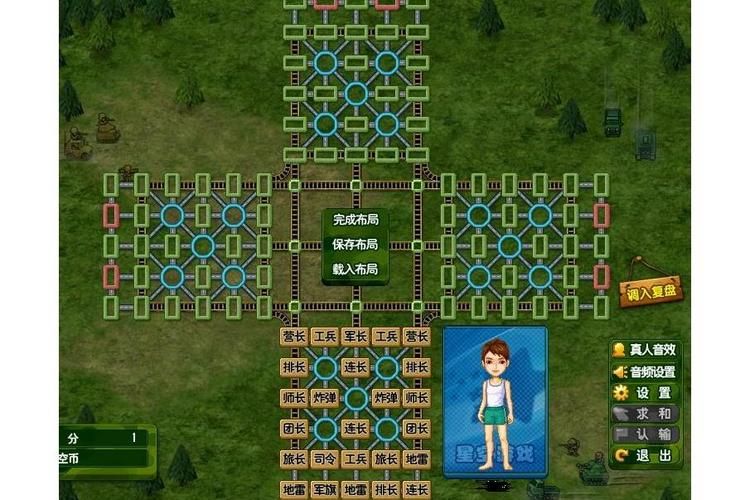Pick the 司令 commander piece
750x500 pixels.
coord(324,459)
